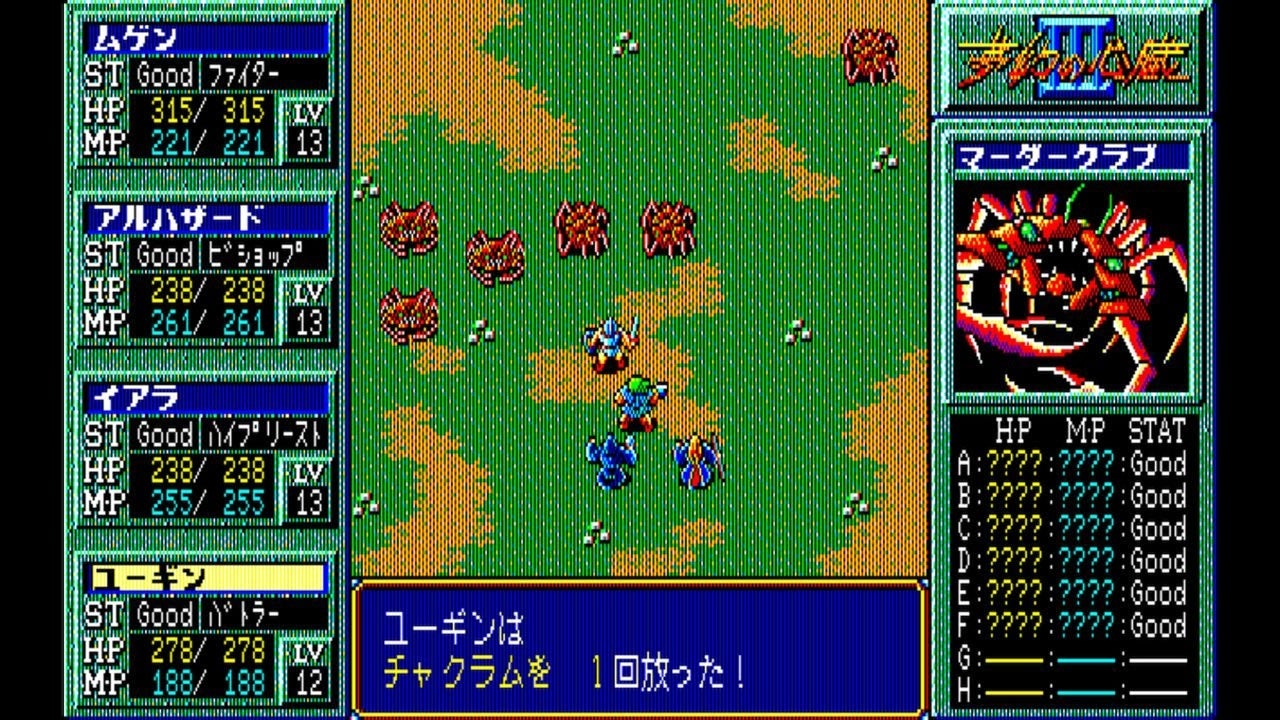Click a crab enemy at the top of the map
1280x720 pixels.
(x=870, y=55)
